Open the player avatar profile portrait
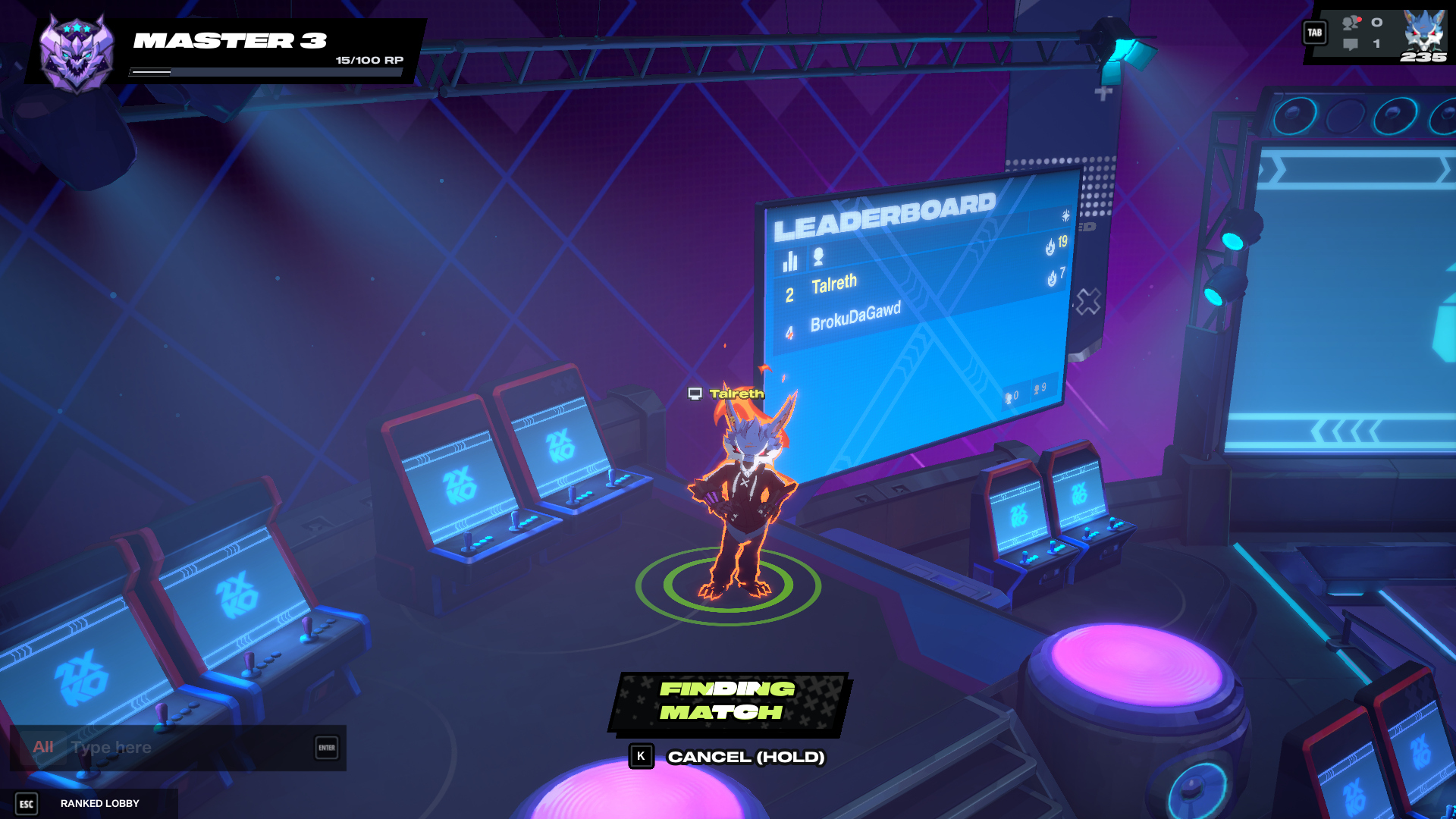Viewport: 1456px width, 819px height. pyautogui.click(x=1423, y=34)
